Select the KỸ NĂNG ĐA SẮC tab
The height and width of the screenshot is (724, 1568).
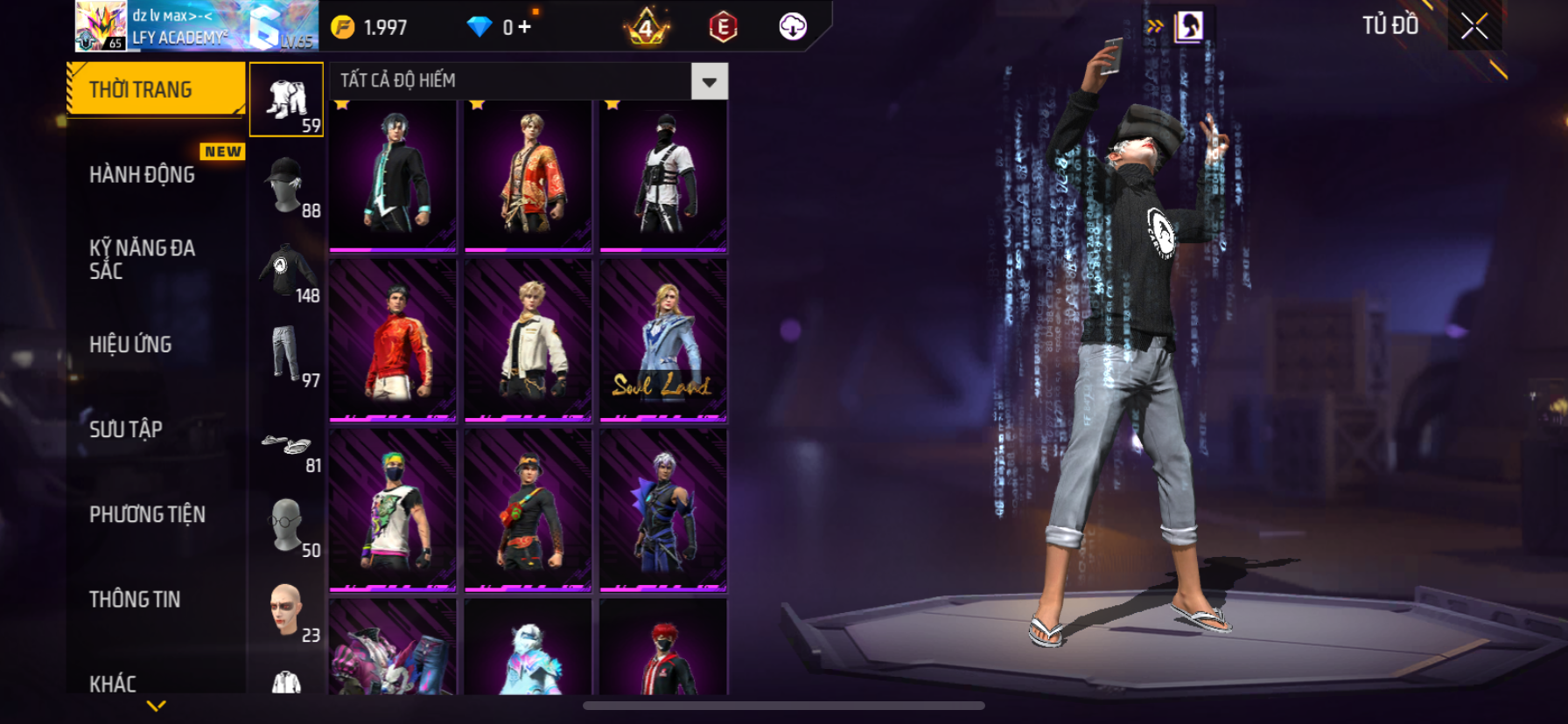point(143,259)
